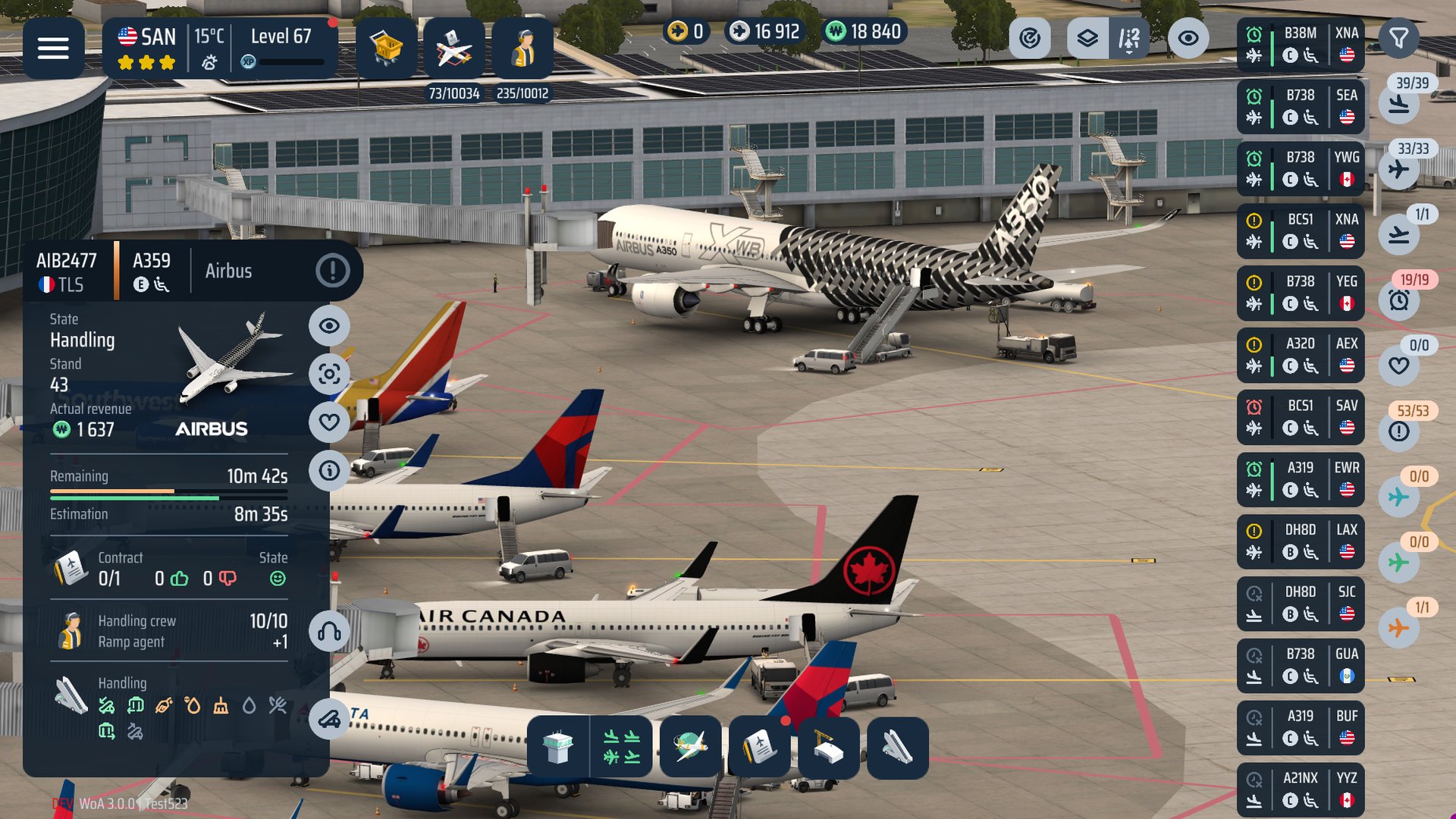Select the B738 SEA flight row
The width and height of the screenshot is (1456, 819).
(1300, 106)
